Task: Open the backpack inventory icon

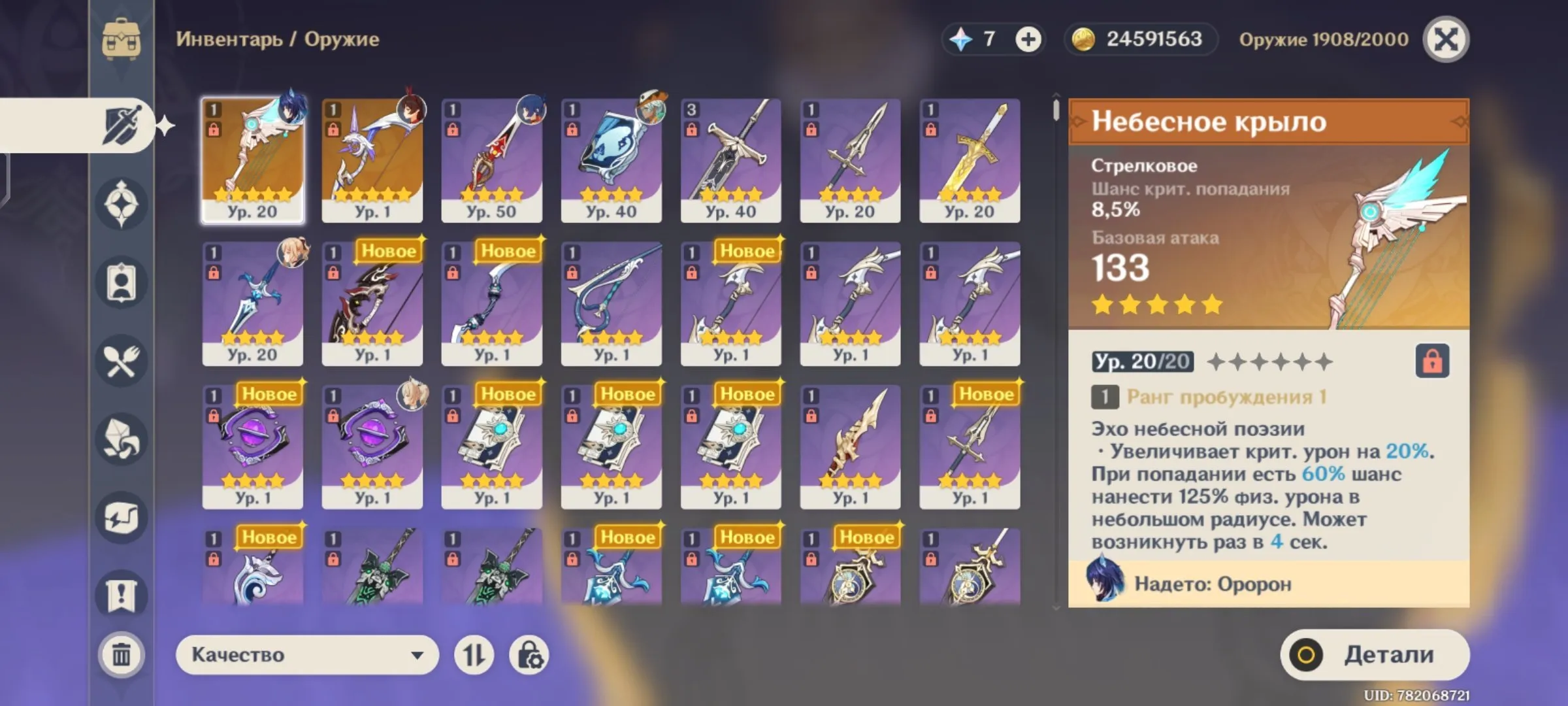Action: click(x=121, y=39)
